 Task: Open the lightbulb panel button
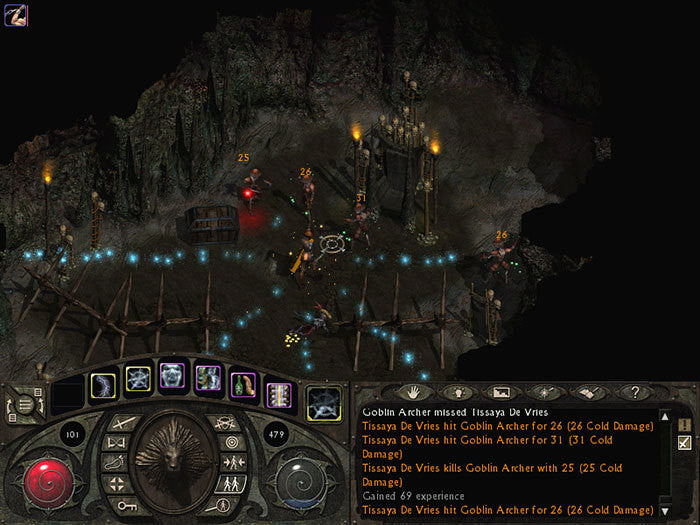(x=457, y=392)
